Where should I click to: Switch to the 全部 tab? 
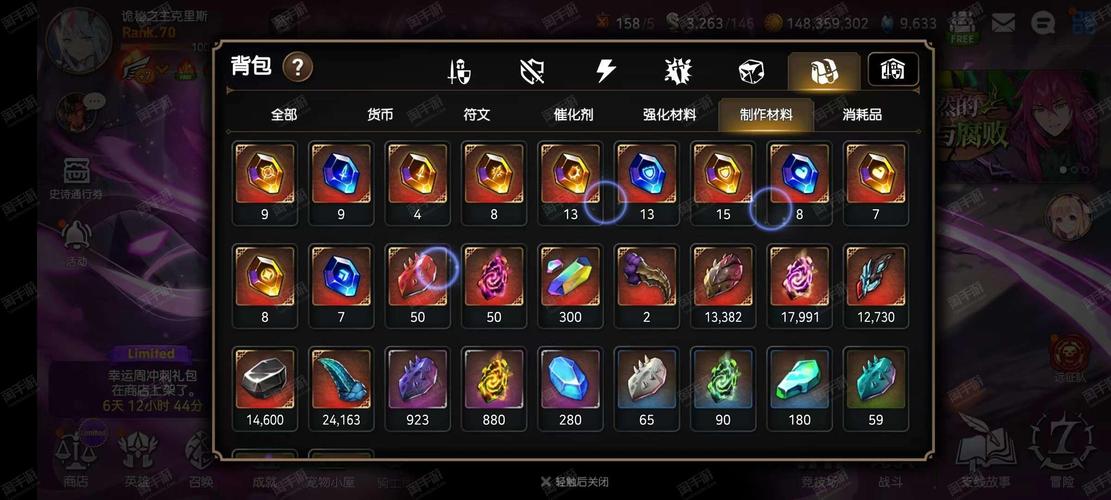(284, 115)
